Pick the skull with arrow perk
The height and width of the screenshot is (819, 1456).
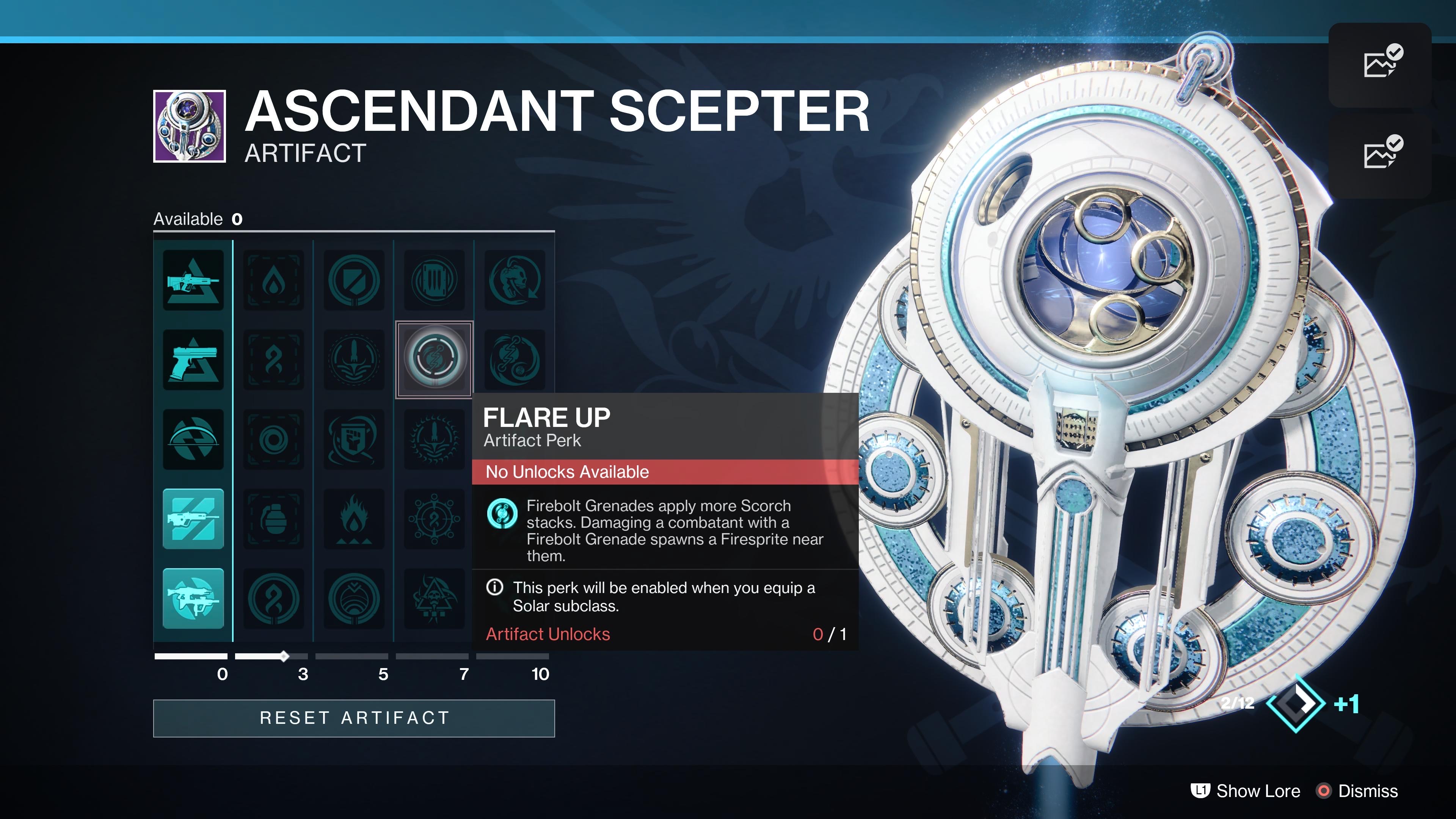515,280
